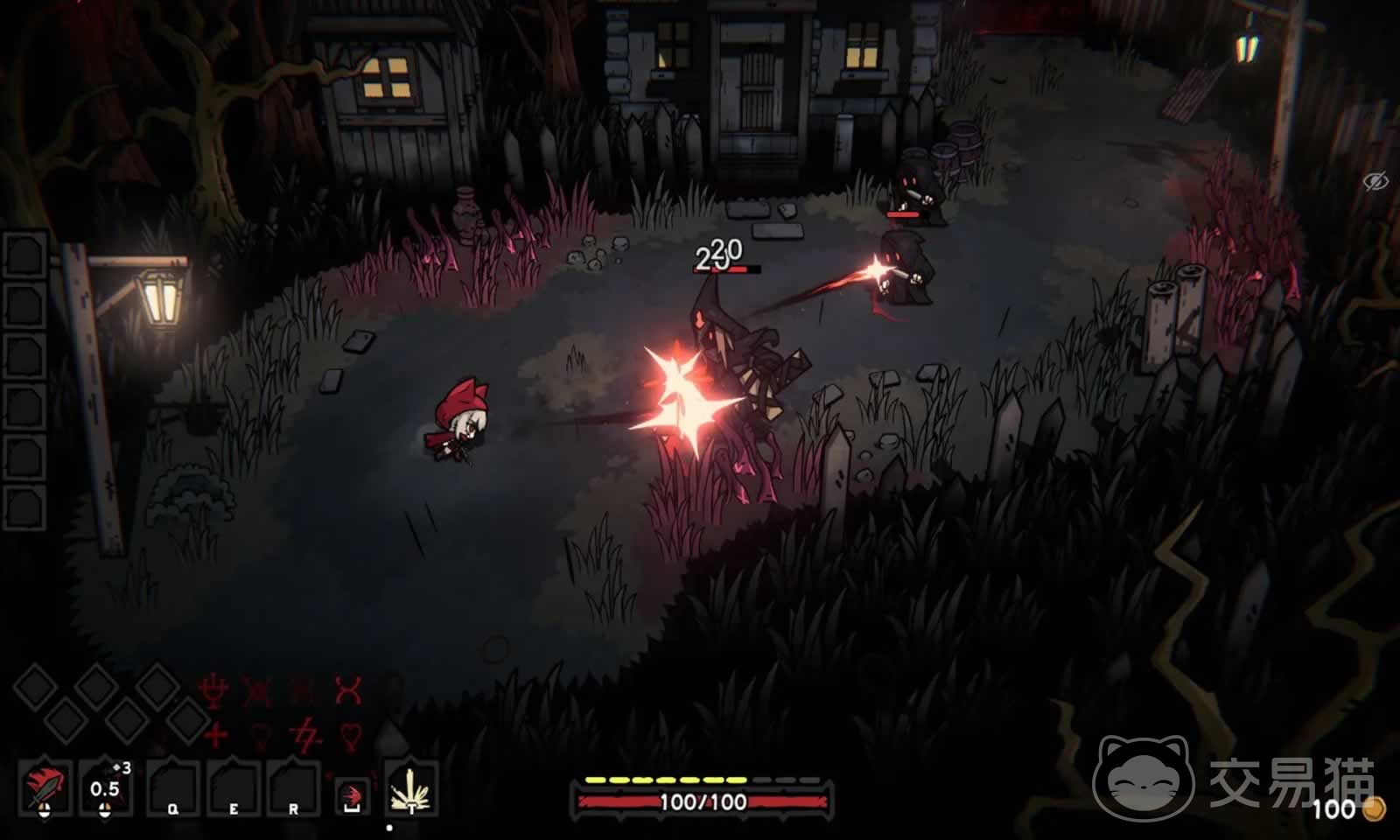The width and height of the screenshot is (1400, 840).
Task: Select the red flaming sword attack slot
Action: [x=43, y=787]
